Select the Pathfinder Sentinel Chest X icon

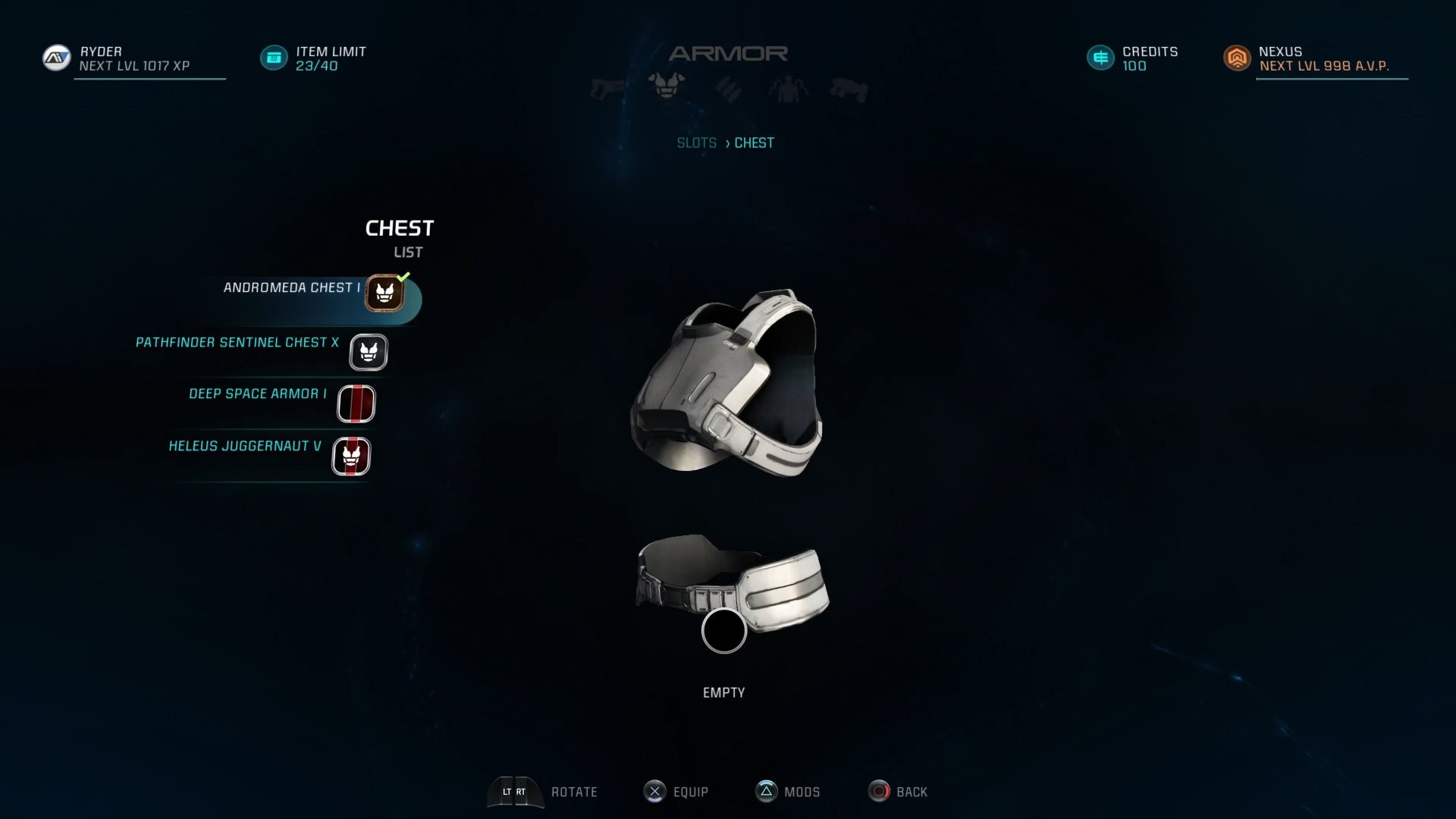click(x=368, y=352)
